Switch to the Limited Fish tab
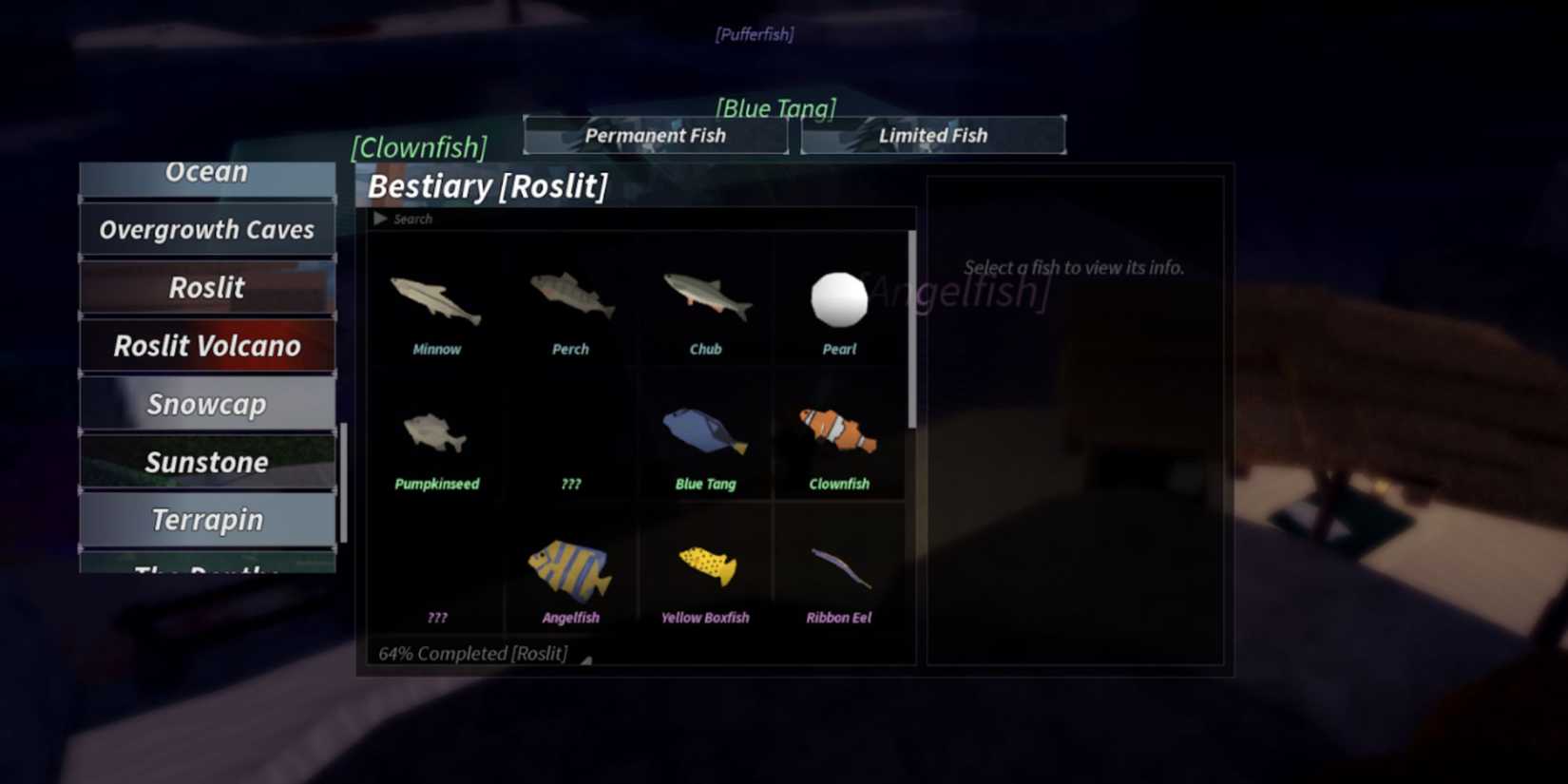The width and height of the screenshot is (1568, 784). coord(932,135)
